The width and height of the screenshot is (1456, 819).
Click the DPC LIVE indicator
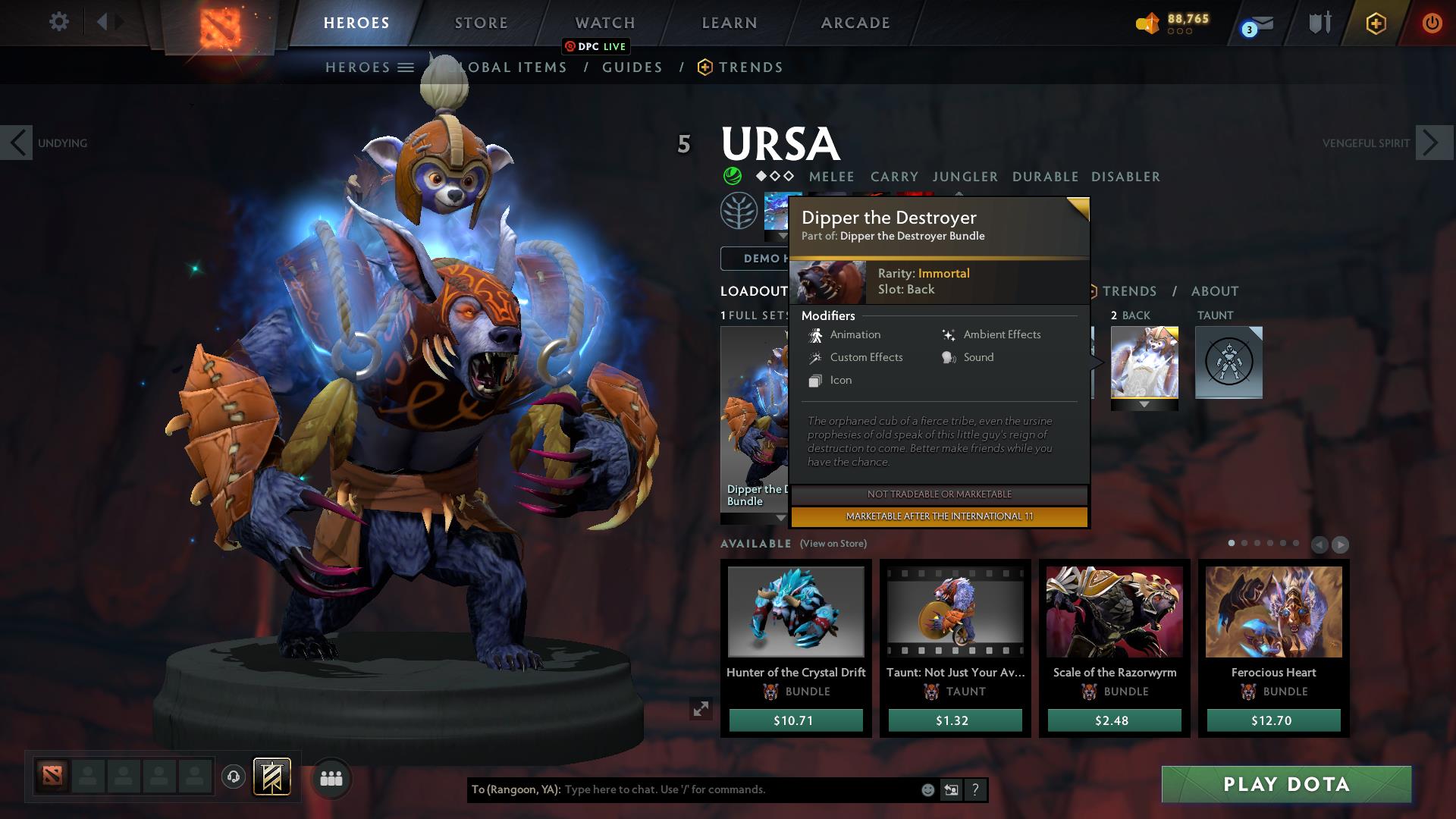596,46
